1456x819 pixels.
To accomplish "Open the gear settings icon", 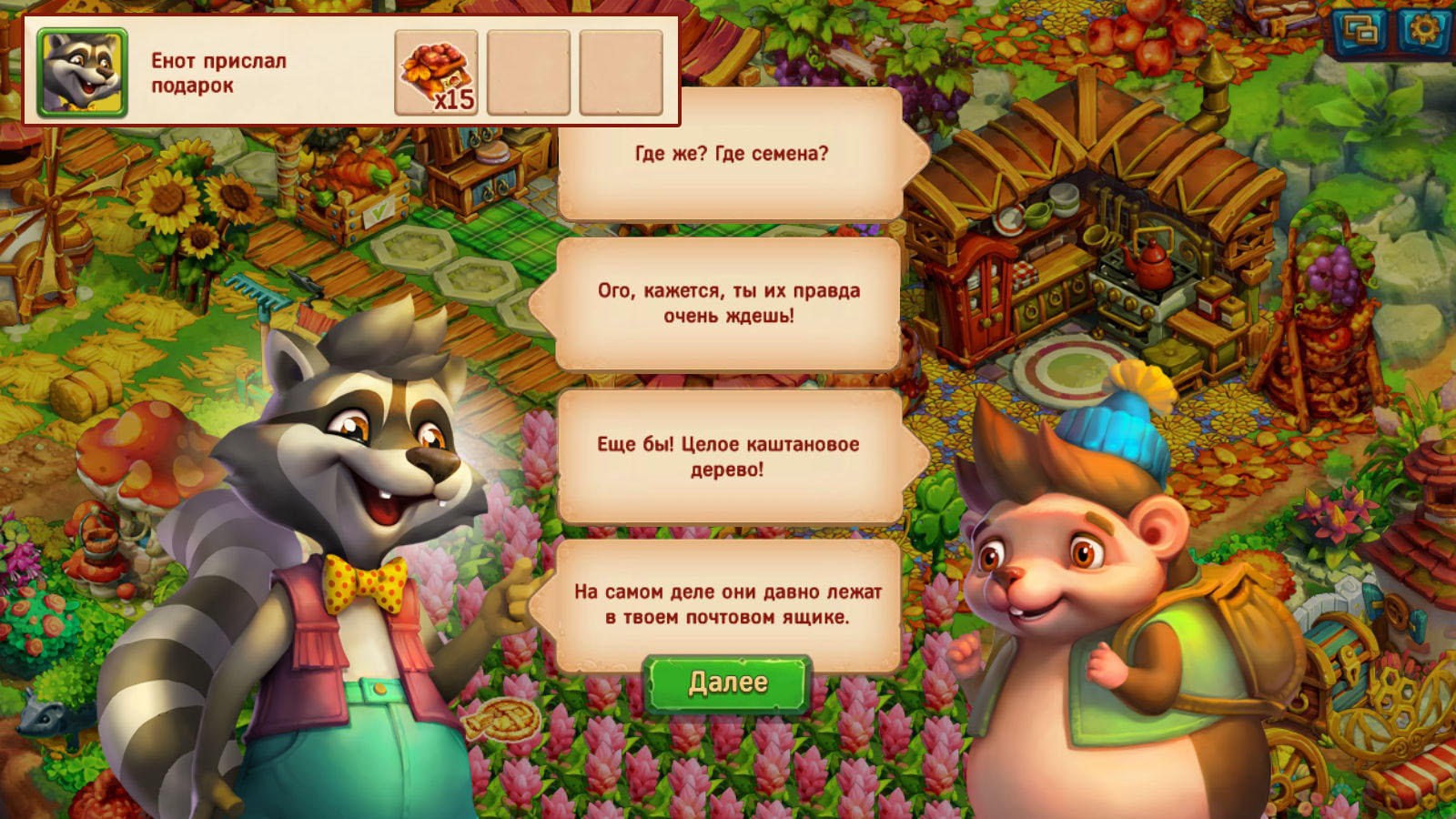I will [1423, 31].
